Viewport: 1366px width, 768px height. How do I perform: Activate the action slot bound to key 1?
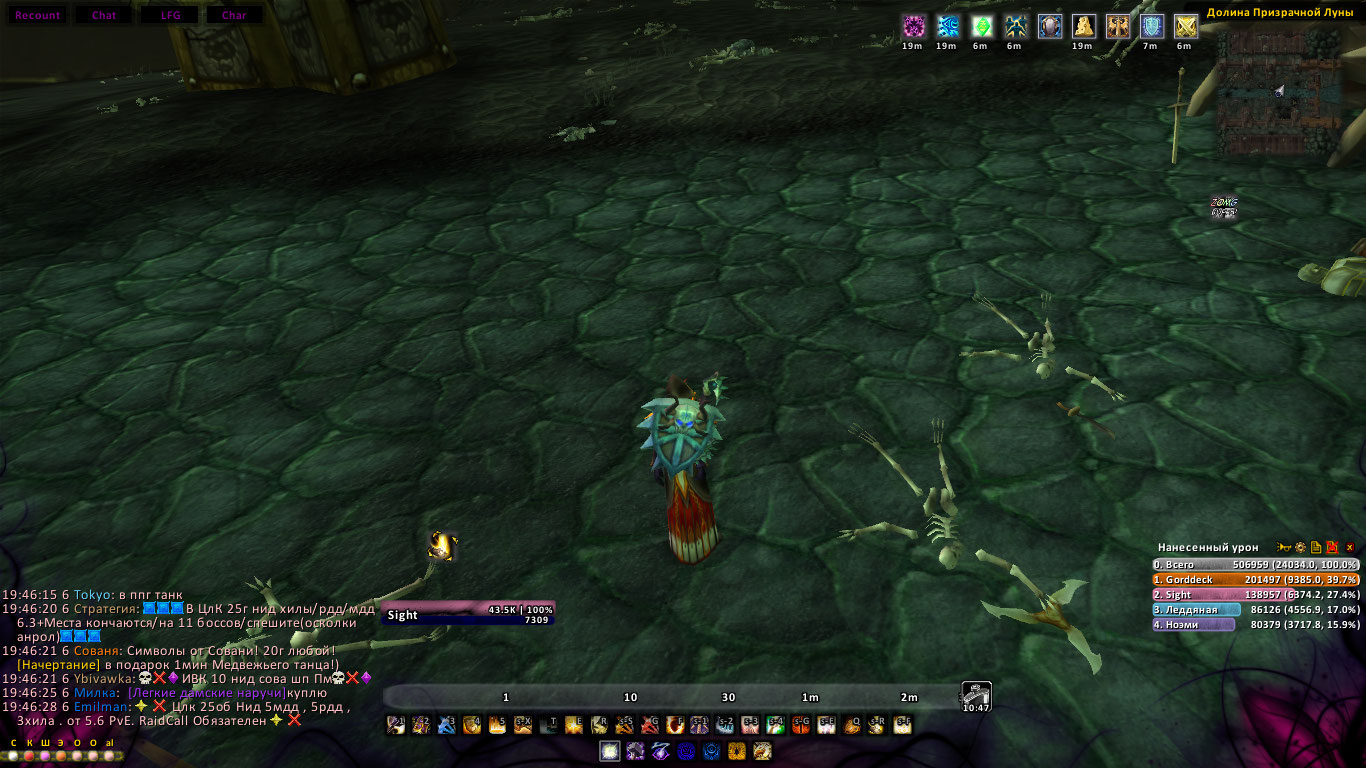click(396, 725)
